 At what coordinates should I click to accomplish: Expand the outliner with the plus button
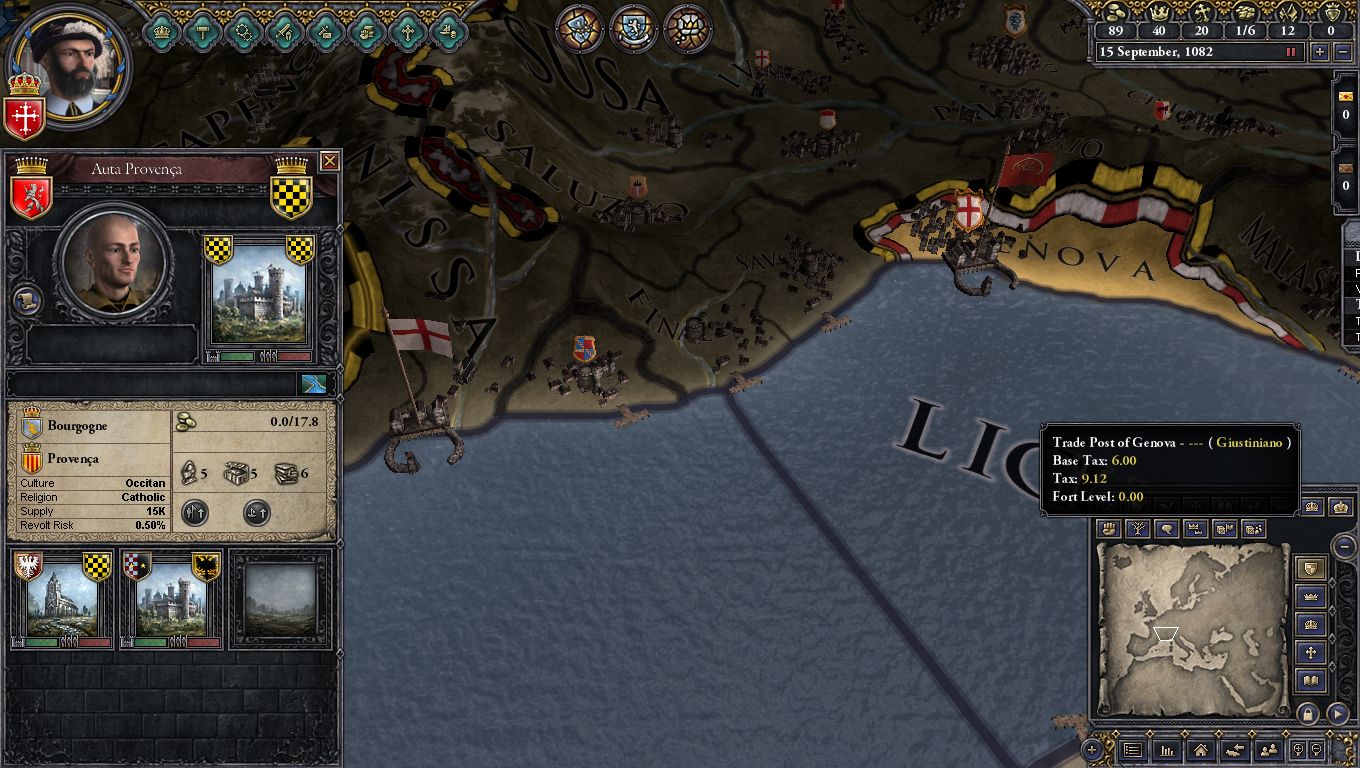(x=1092, y=750)
